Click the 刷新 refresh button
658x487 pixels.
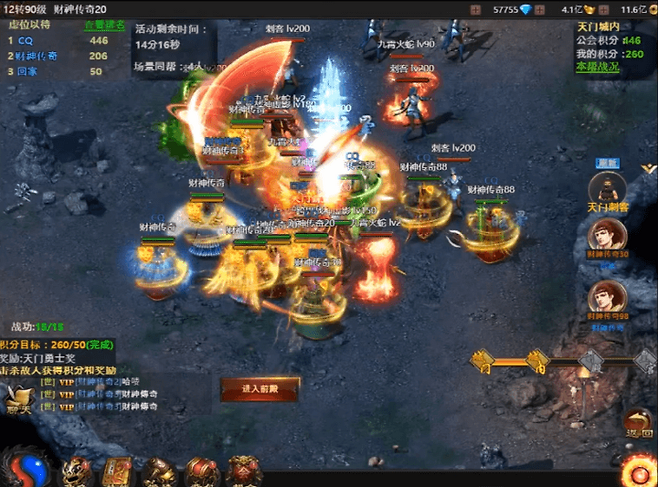[607, 163]
